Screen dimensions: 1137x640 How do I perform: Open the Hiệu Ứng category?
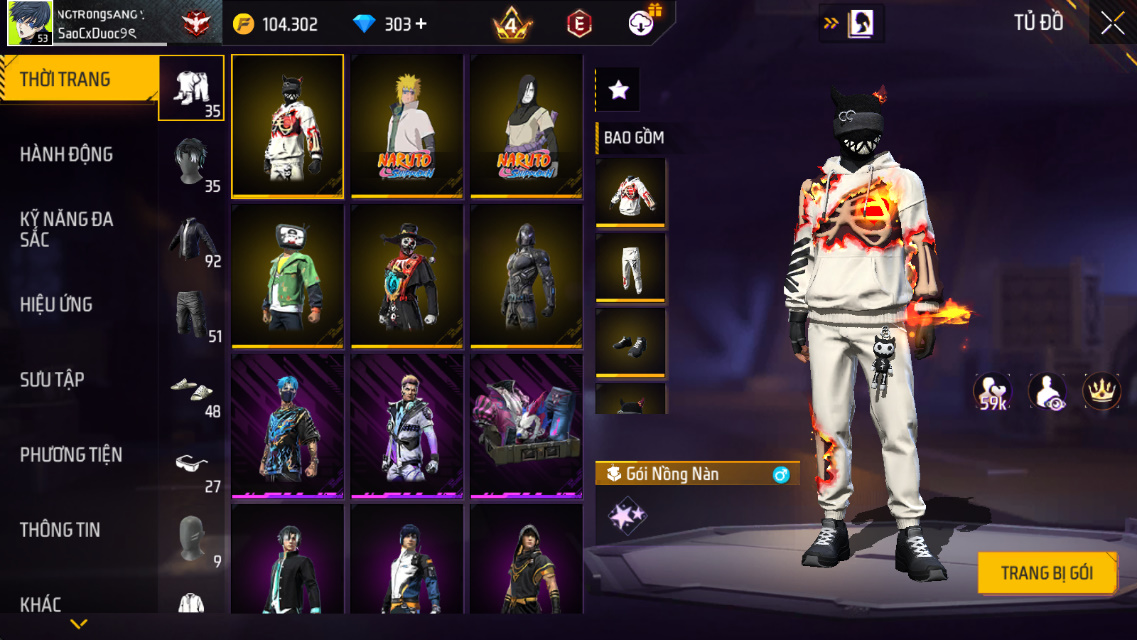[x=57, y=304]
